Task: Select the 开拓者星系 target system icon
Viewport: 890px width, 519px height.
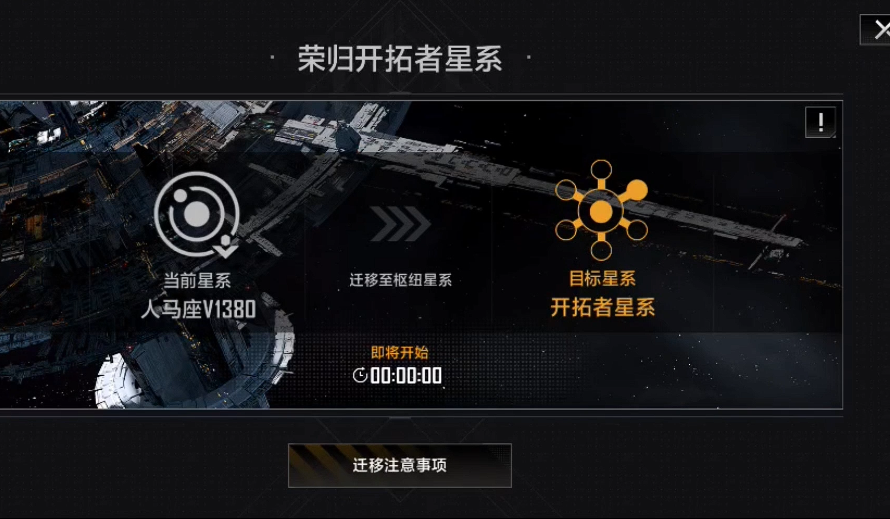Action: (601, 211)
